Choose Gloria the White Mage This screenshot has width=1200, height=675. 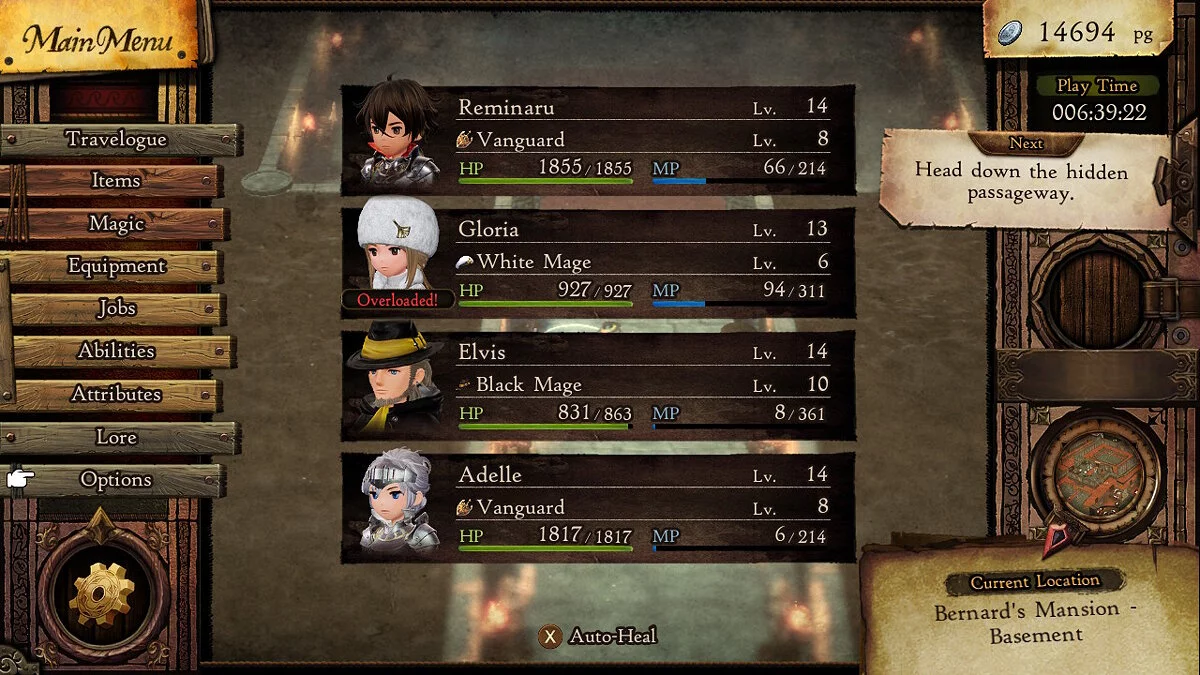598,263
